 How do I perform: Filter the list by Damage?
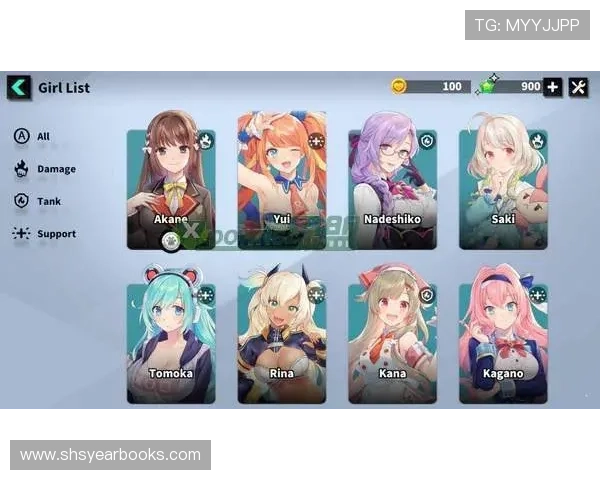pos(45,169)
